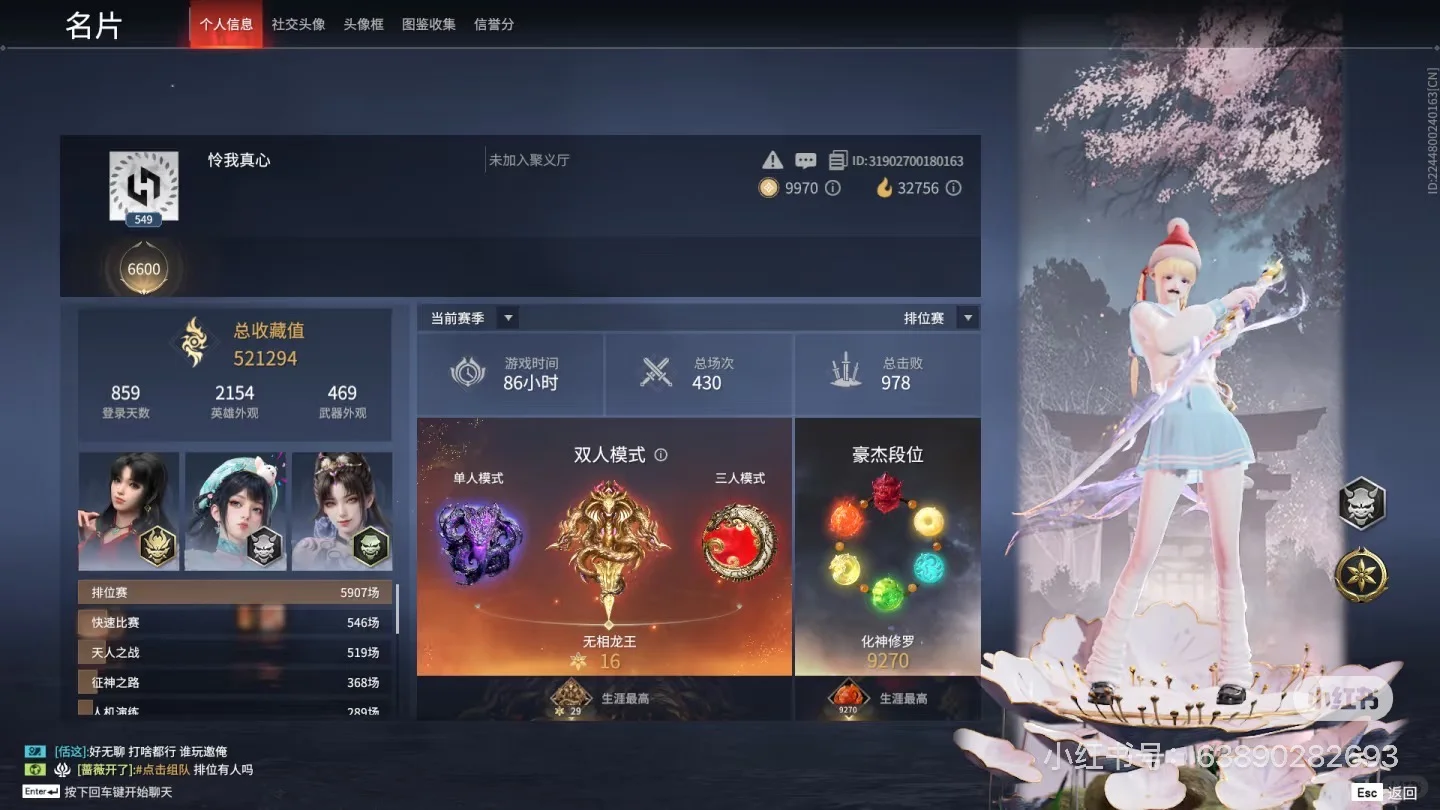
Task: Expand the 当前赛季 season dropdown
Action: (x=508, y=317)
